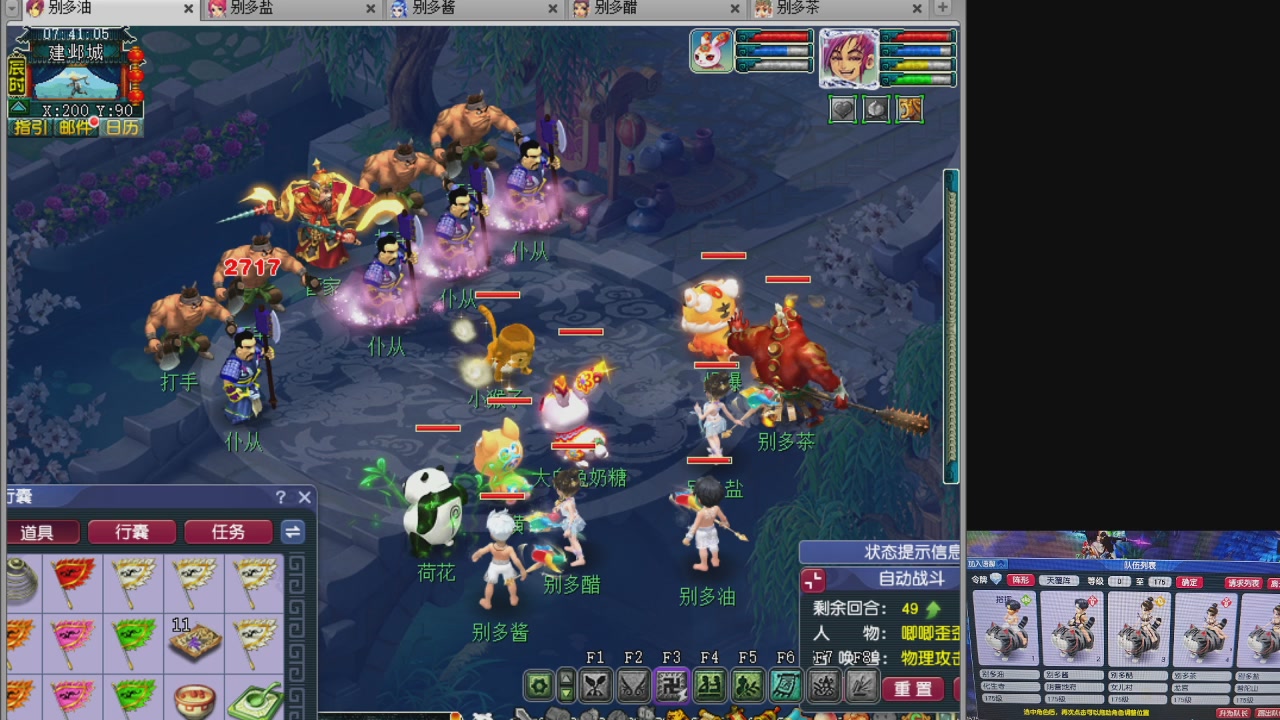This screenshot has height=720, width=1280.
Task: Click the pet rabbit portrait icon
Action: tap(709, 51)
